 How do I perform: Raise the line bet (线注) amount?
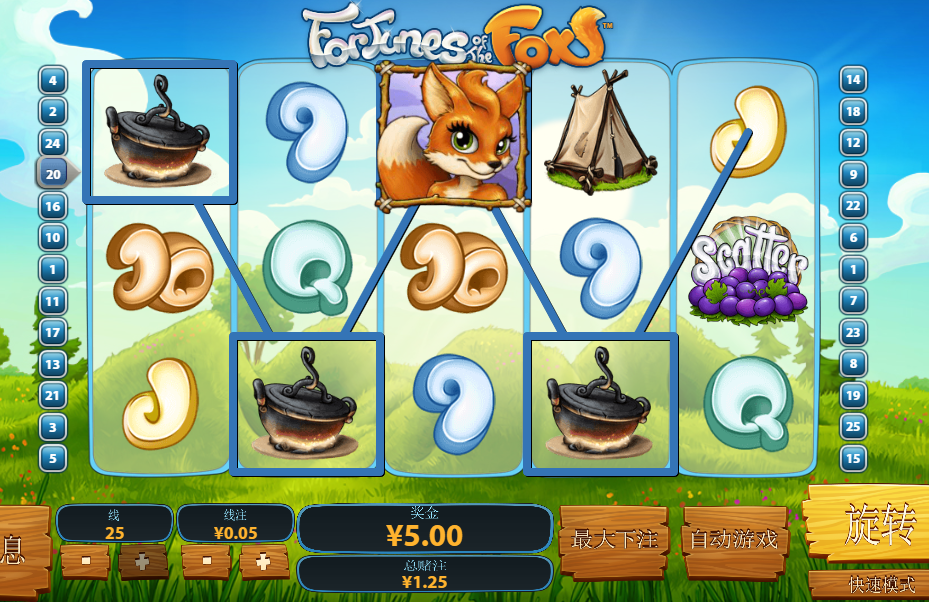[264, 561]
